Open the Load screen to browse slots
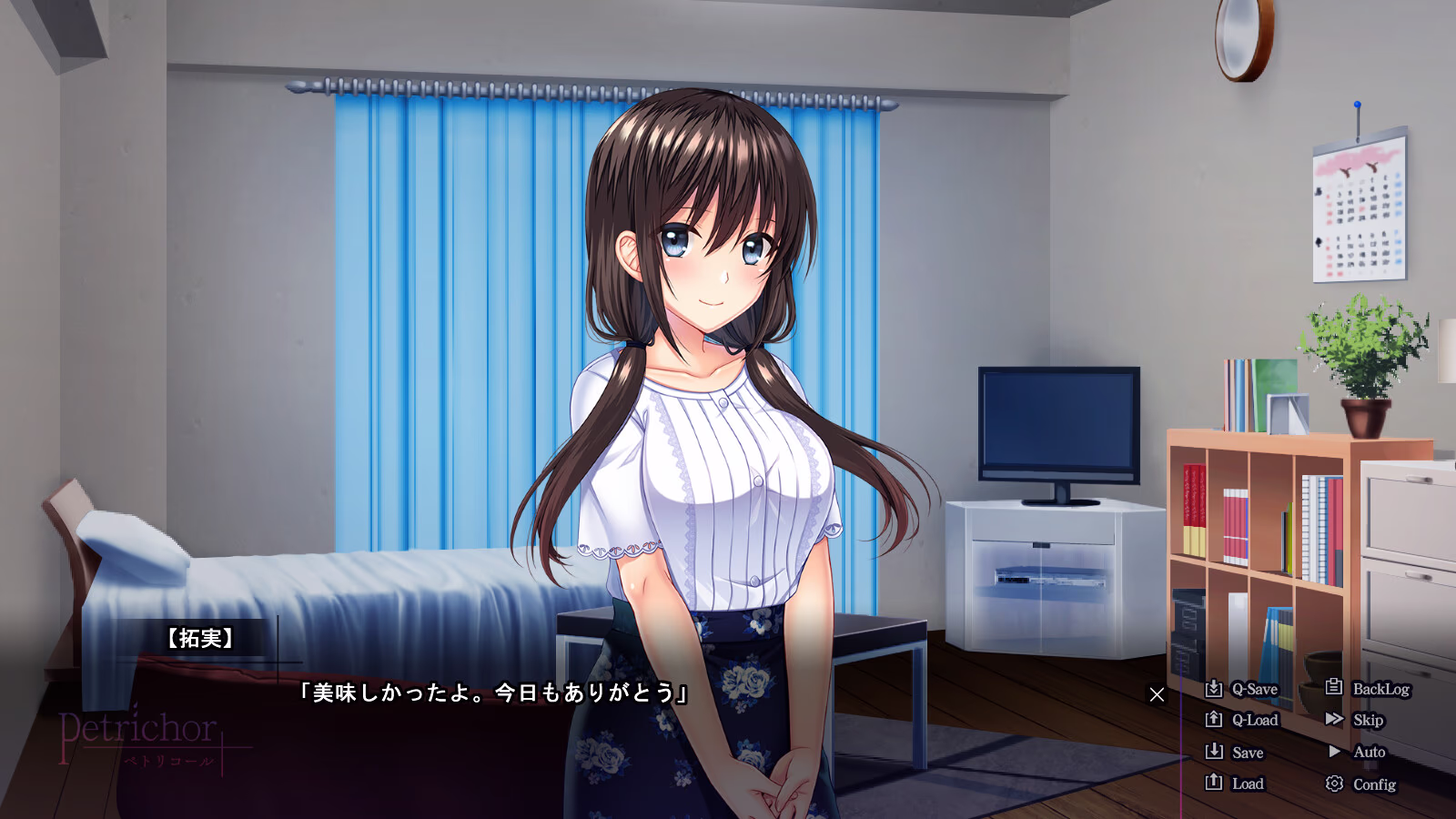The width and height of the screenshot is (1456, 819). (x=1247, y=784)
